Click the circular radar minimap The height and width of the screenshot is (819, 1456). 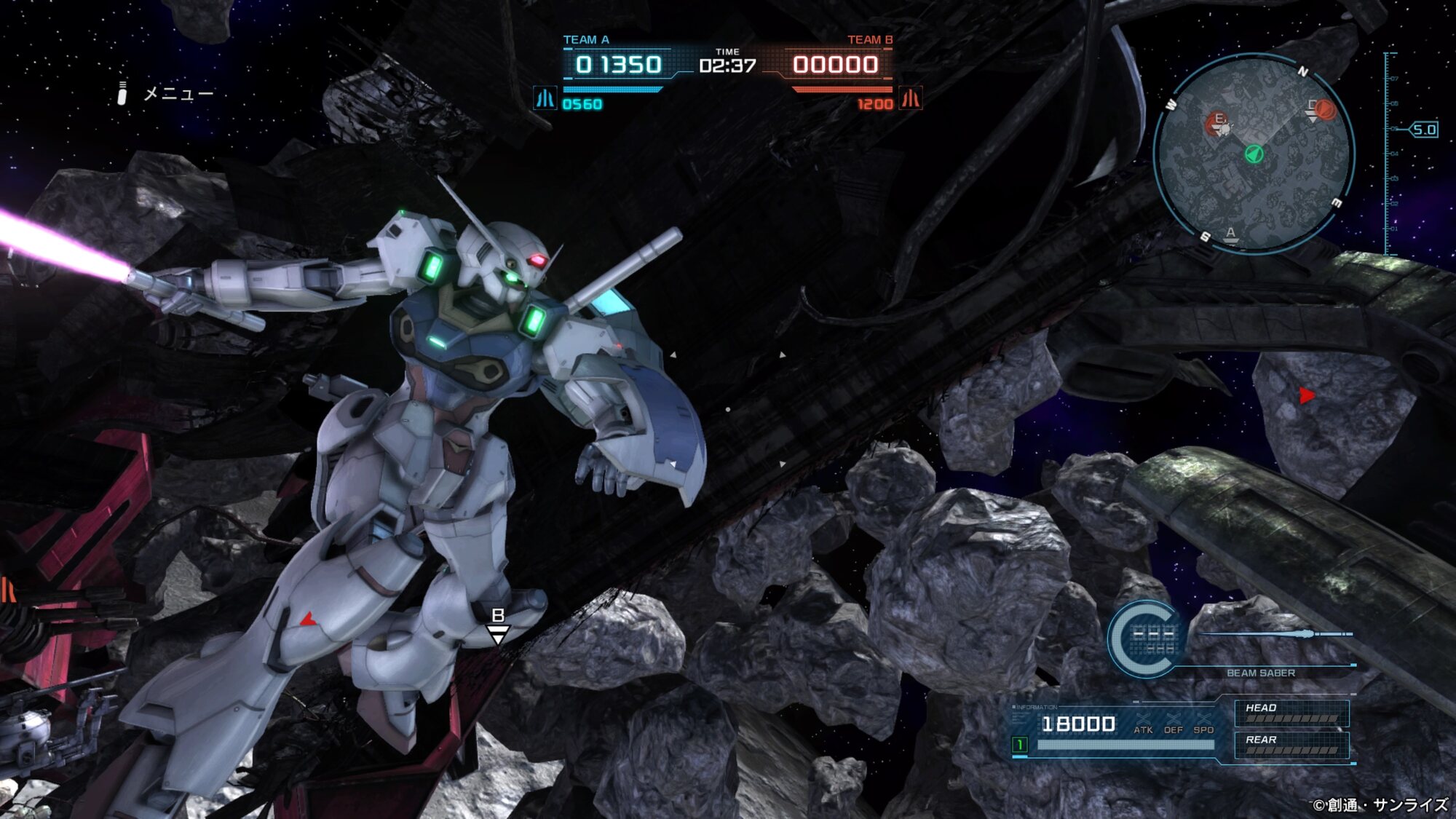[1254, 154]
